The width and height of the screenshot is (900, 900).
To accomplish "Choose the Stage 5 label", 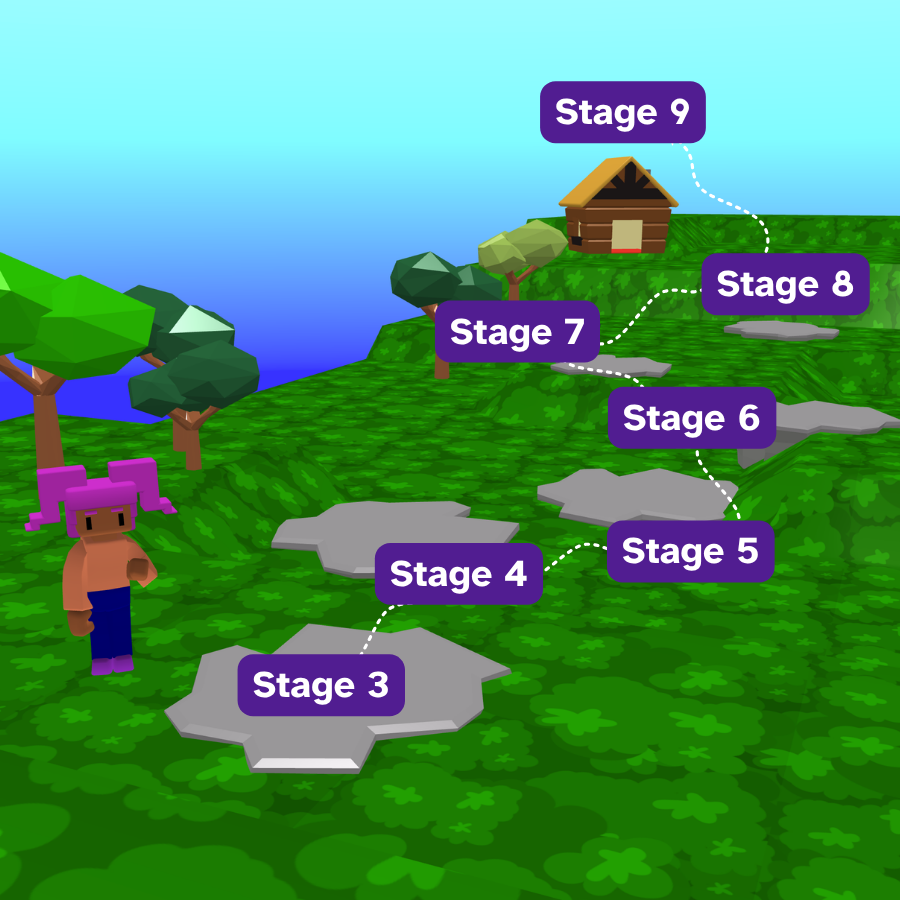I will pos(690,551).
